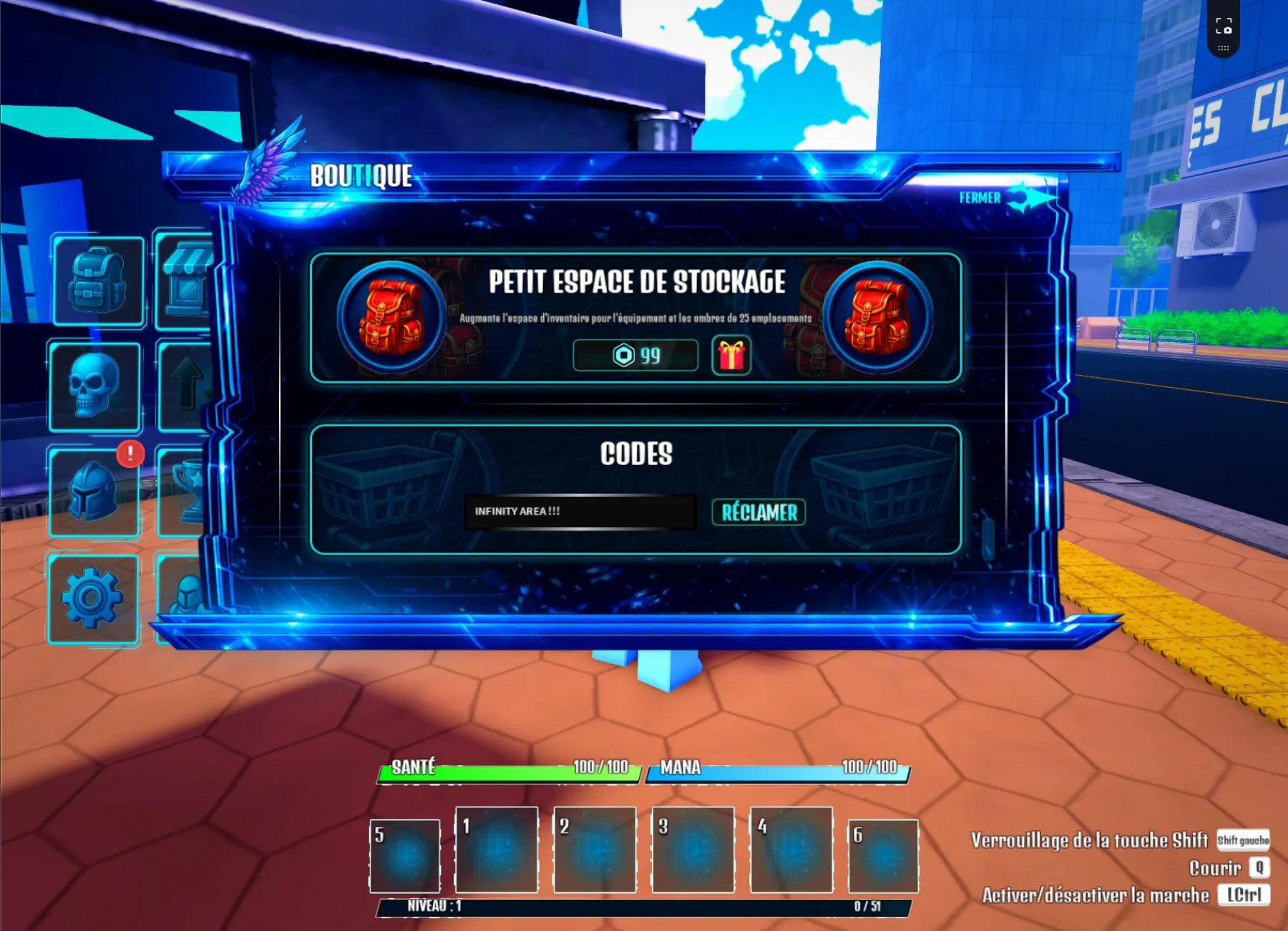Click the INFINITY AREA code input field
1288x931 pixels.
(x=581, y=511)
